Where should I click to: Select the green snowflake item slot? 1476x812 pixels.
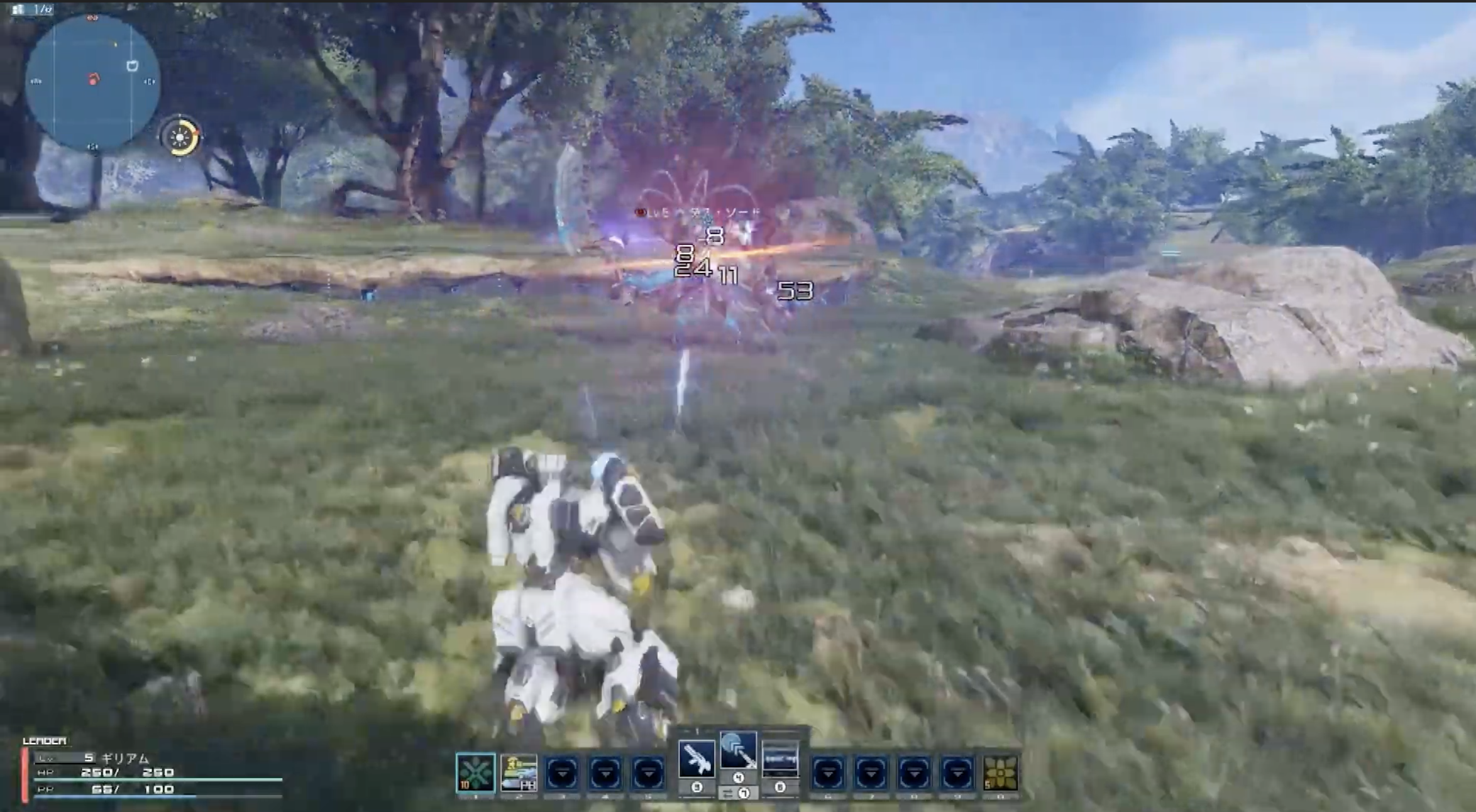(x=475, y=772)
